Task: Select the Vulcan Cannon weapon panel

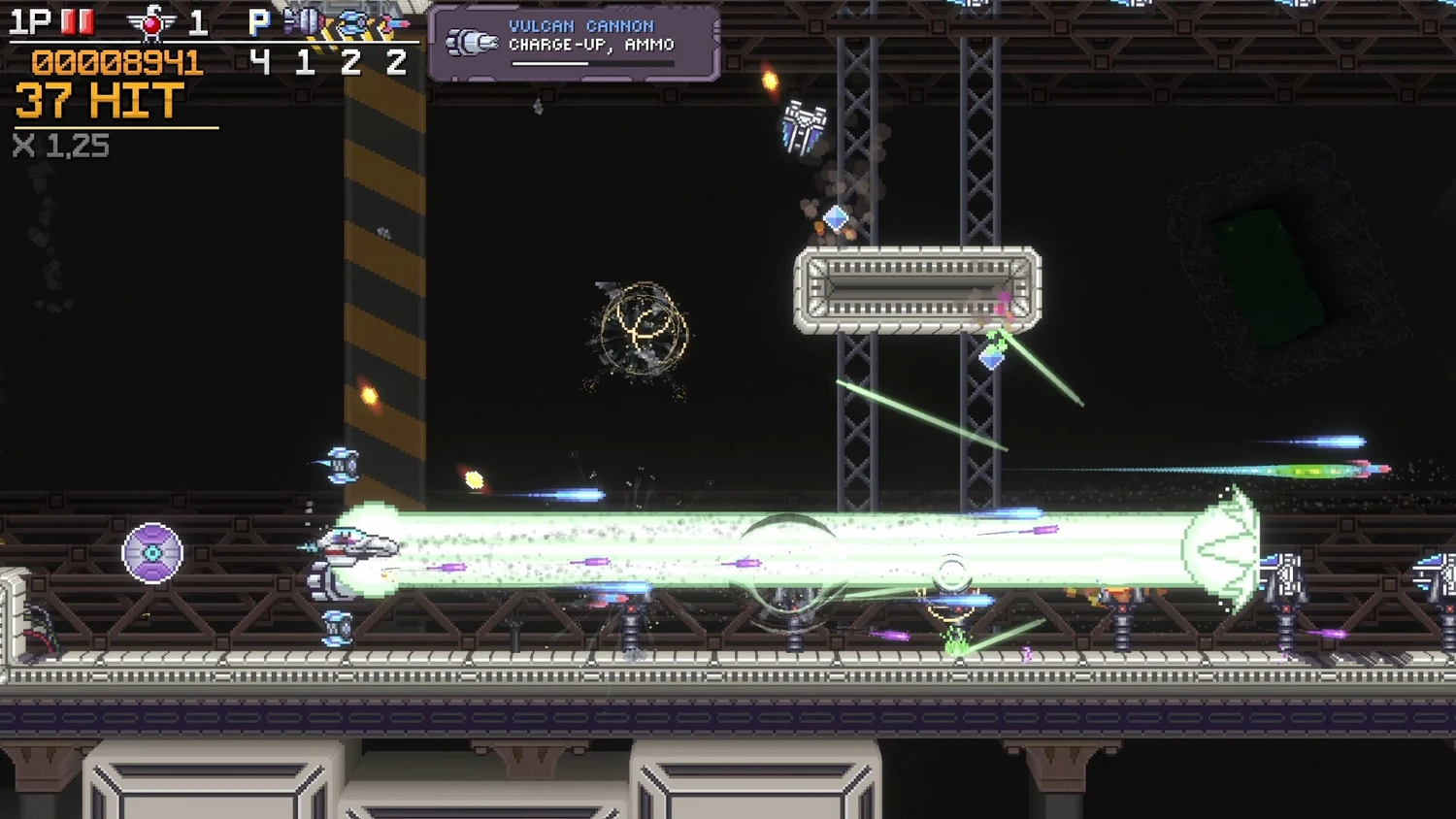Action: [574, 43]
